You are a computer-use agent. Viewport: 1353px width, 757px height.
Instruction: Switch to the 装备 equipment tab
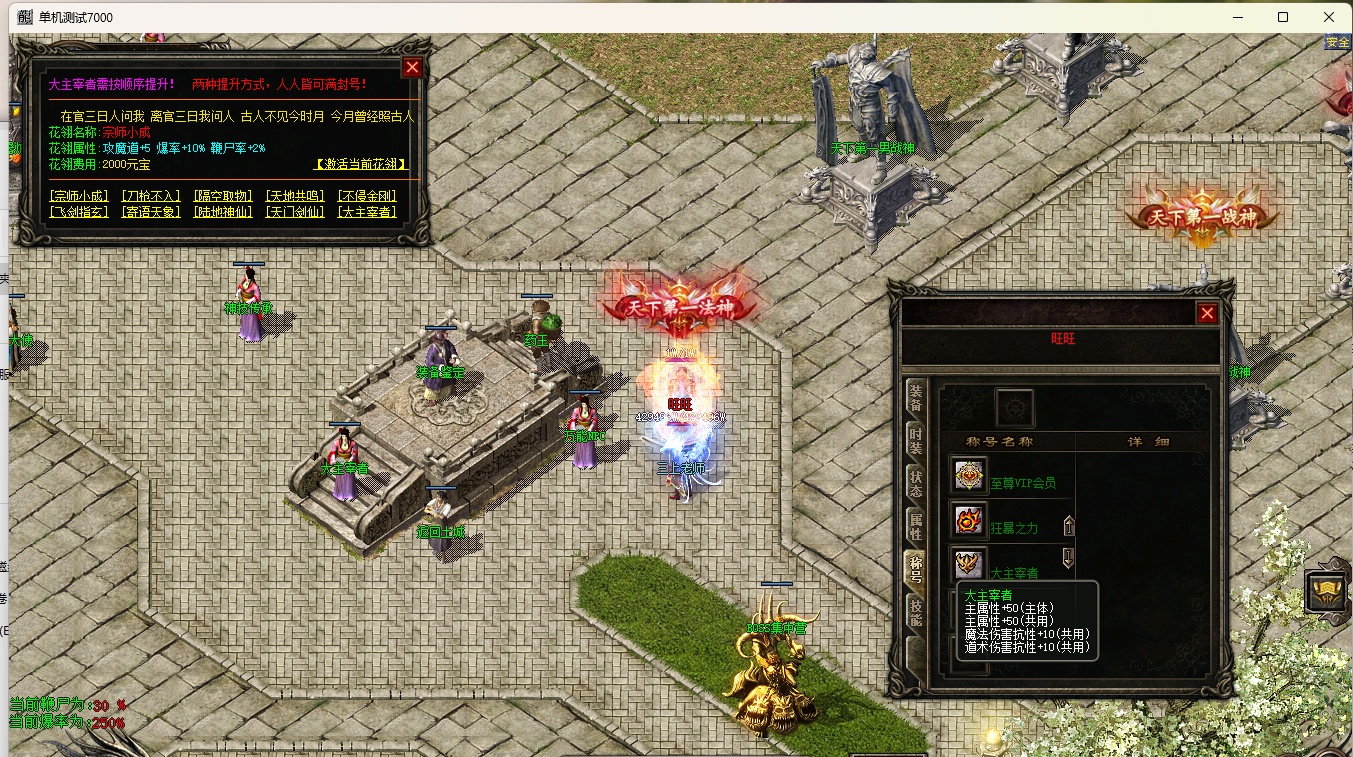click(x=915, y=397)
